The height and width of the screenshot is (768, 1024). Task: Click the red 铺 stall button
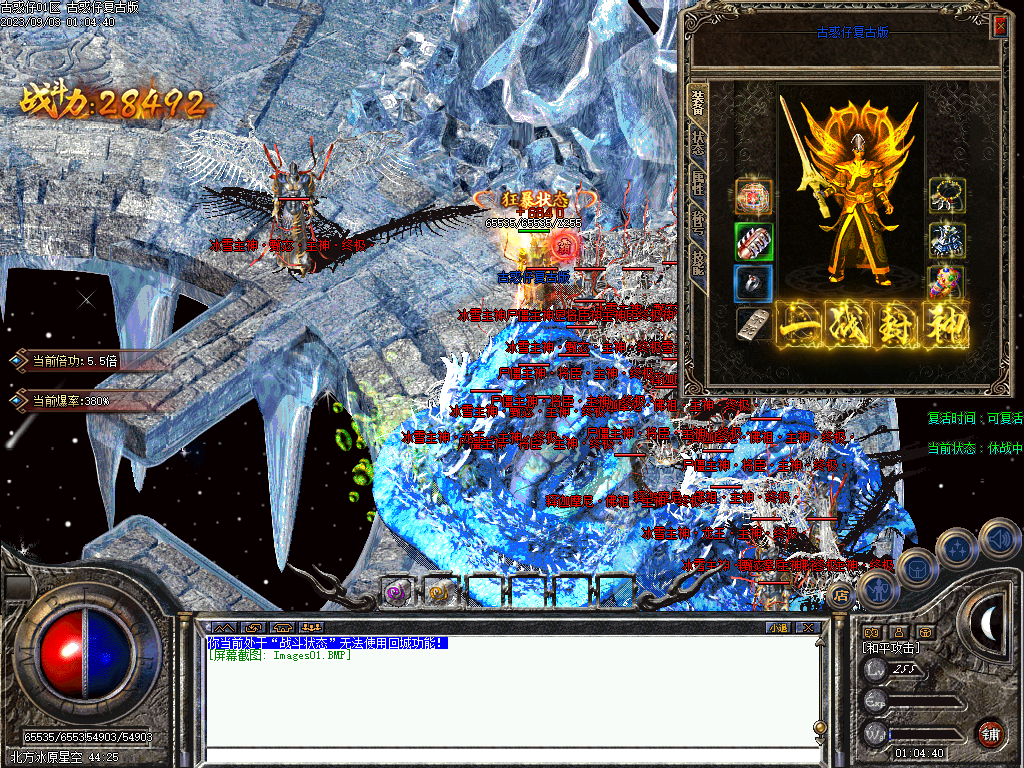pyautogui.click(x=990, y=734)
